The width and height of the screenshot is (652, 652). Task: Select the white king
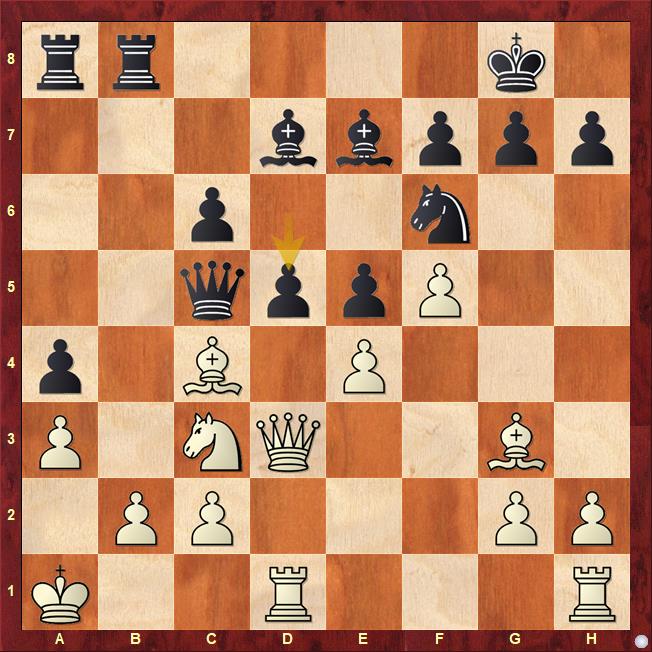tap(61, 593)
